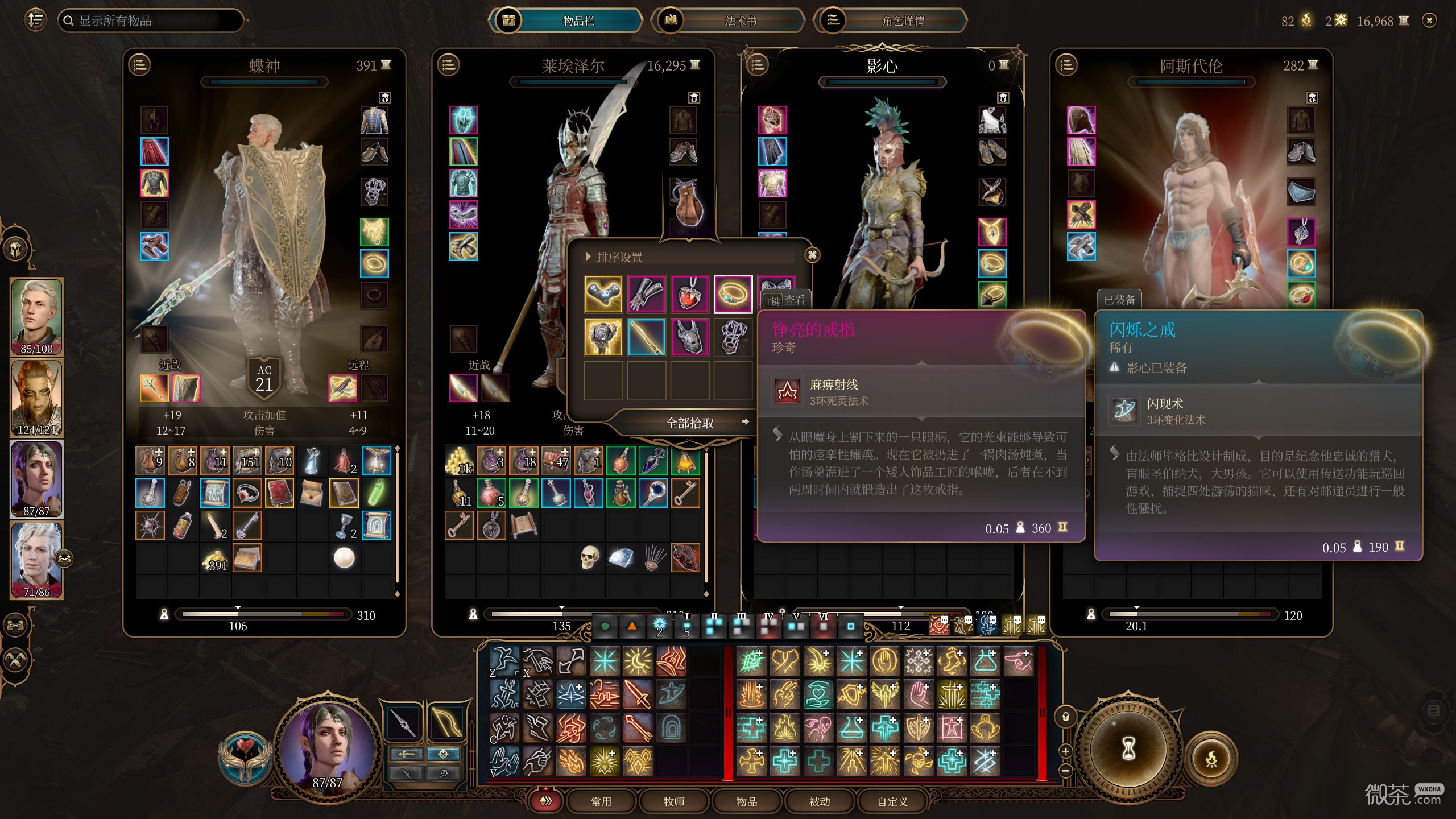Close the inventory screen with top-right X
Image resolution: width=1456 pixels, height=819 pixels.
(1429, 21)
